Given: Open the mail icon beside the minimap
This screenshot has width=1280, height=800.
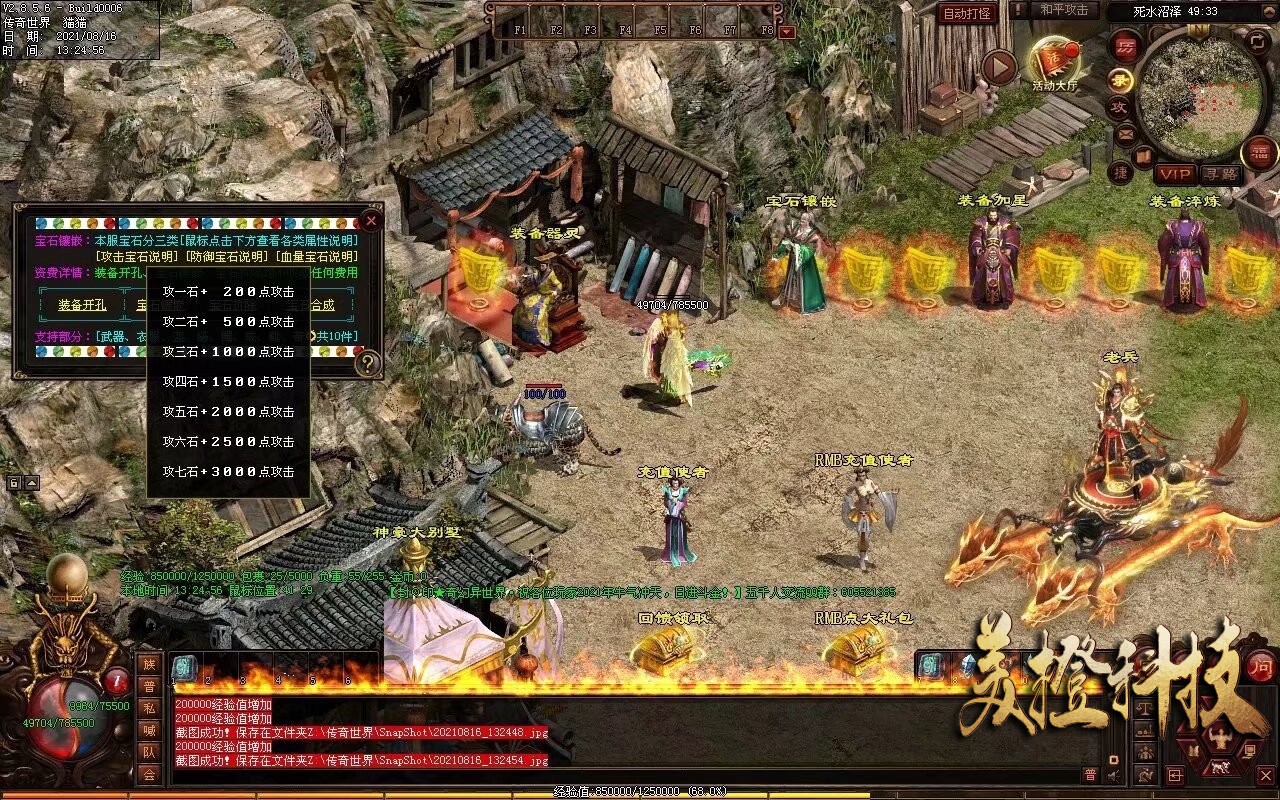Looking at the screenshot, I should click(1126, 135).
